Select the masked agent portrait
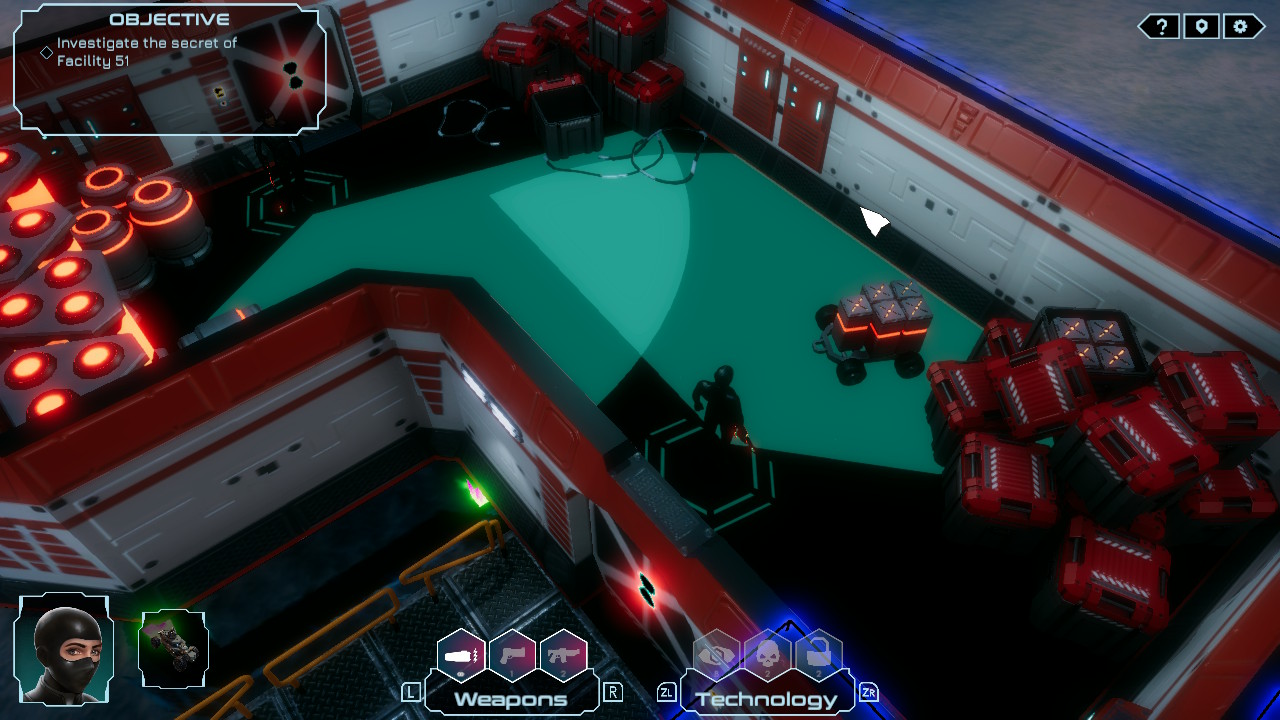 click(65, 650)
